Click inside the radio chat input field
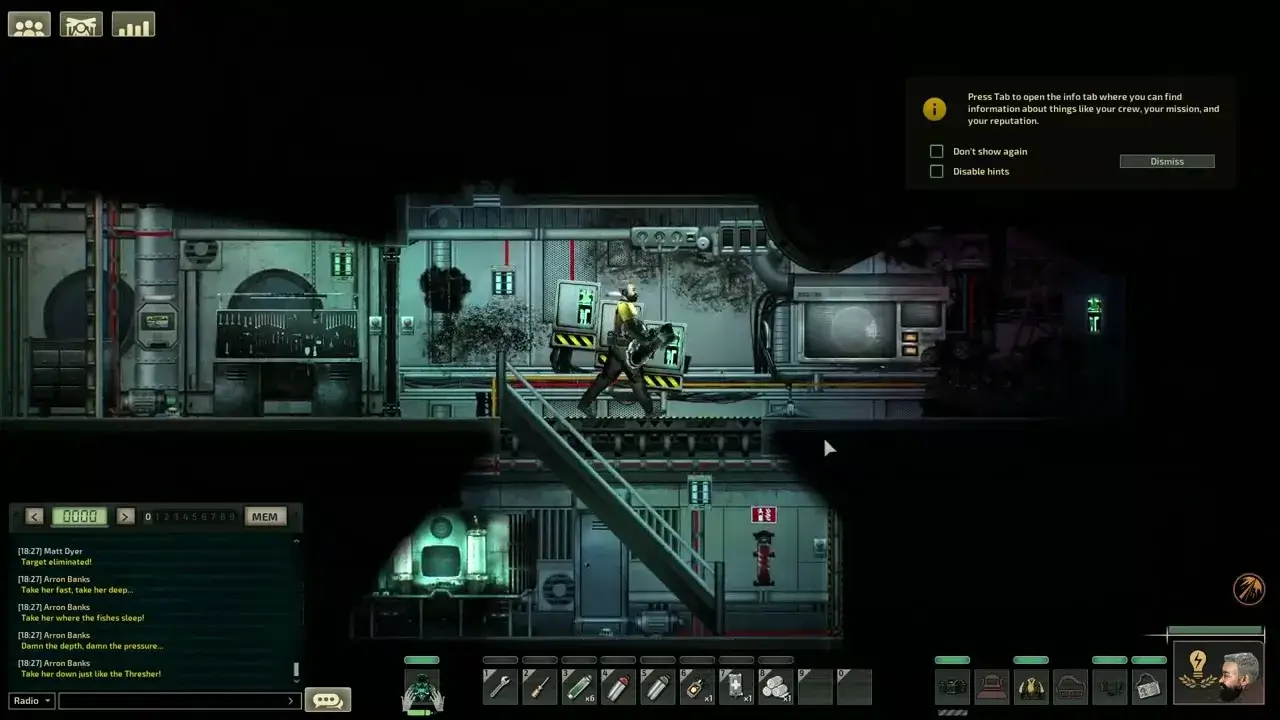 pyautogui.click(x=175, y=700)
